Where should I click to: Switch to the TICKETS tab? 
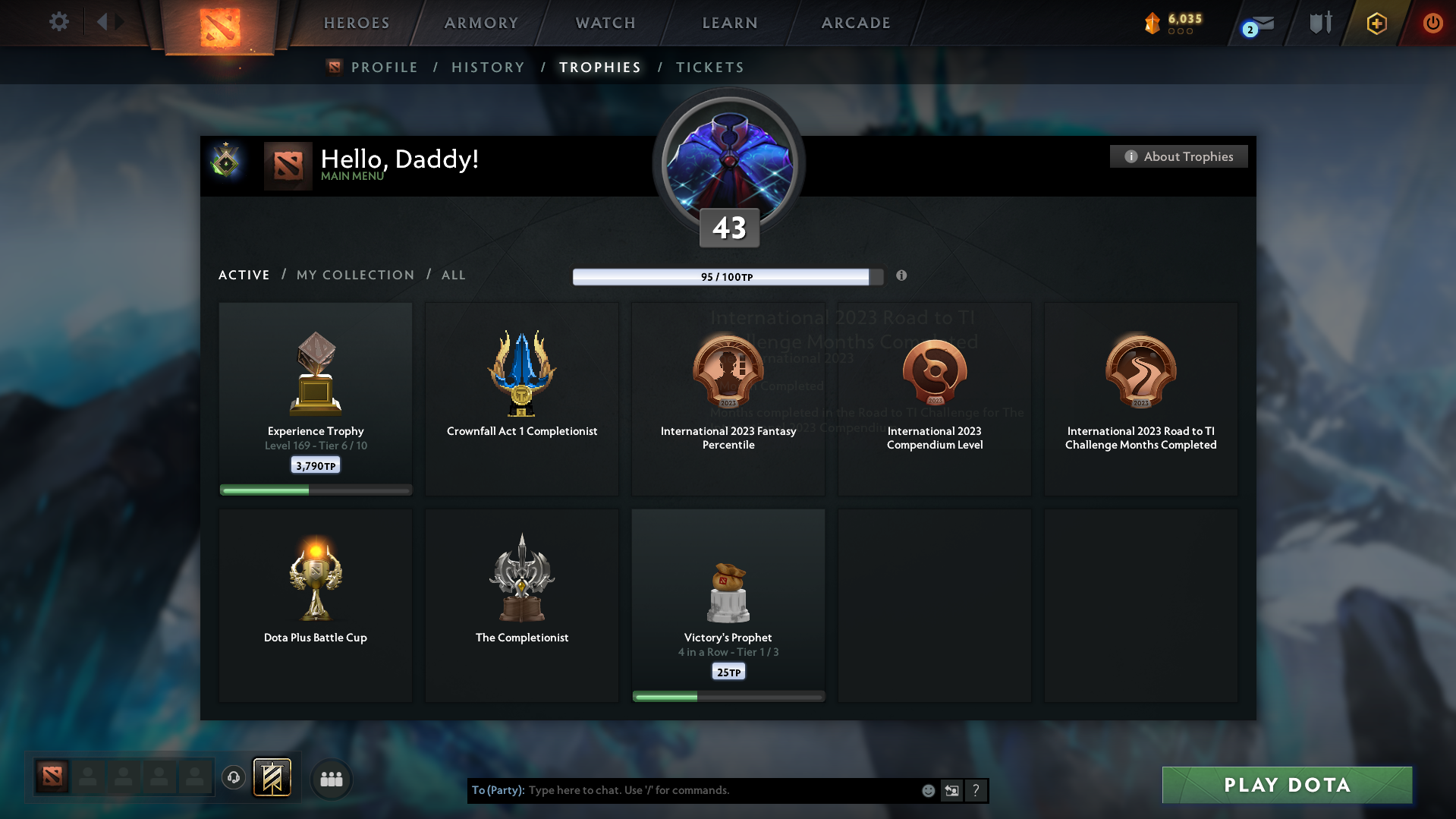click(x=709, y=67)
